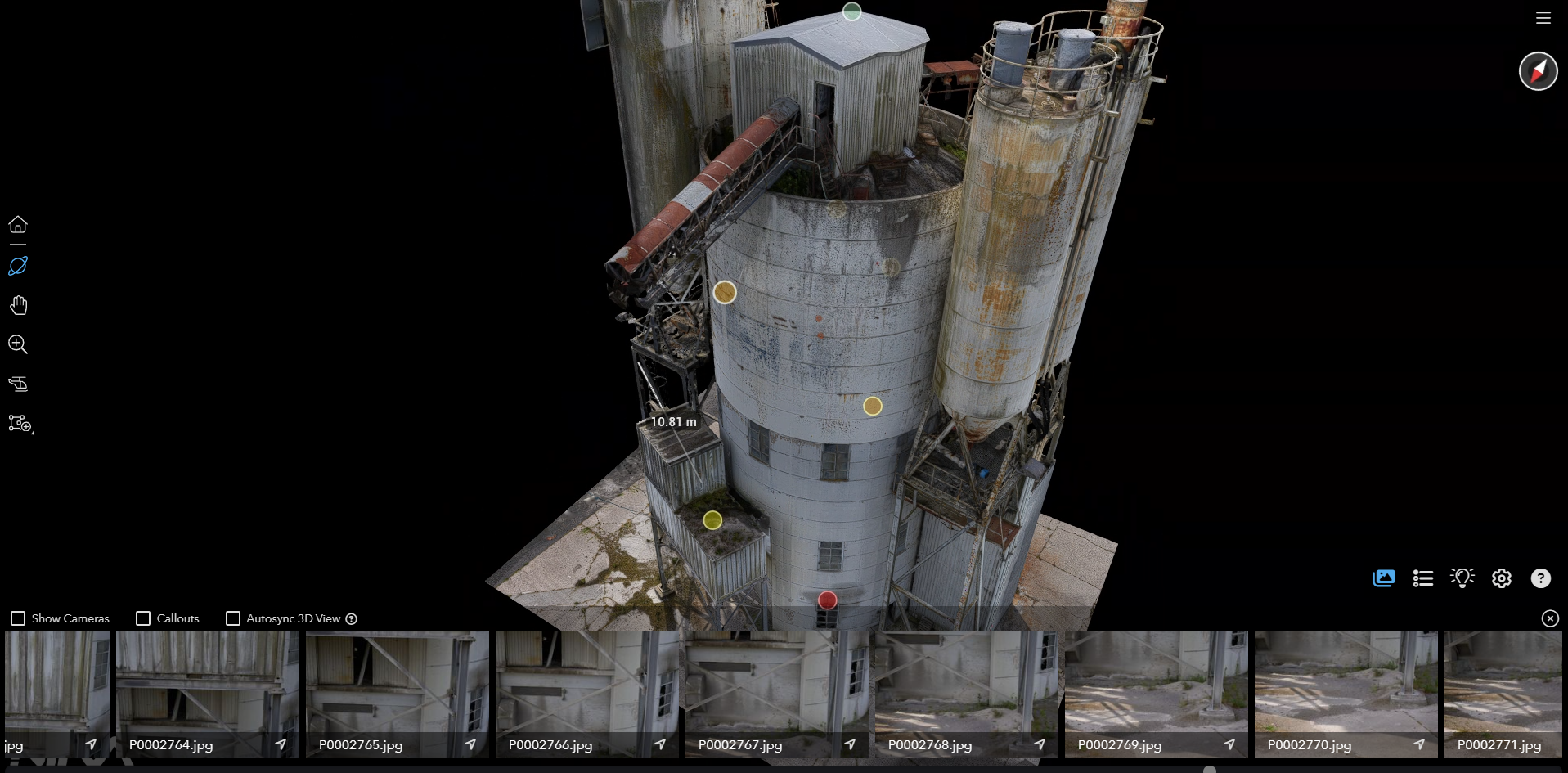Image resolution: width=1568 pixels, height=773 pixels.
Task: Toggle the image gallery panel
Action: [1383, 578]
